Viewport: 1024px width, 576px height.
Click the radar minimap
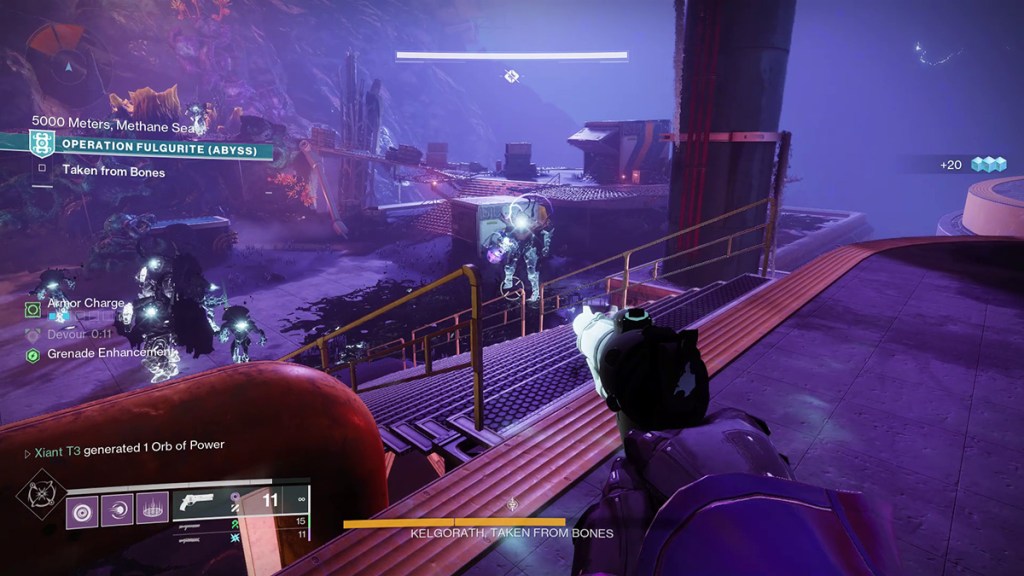point(66,66)
